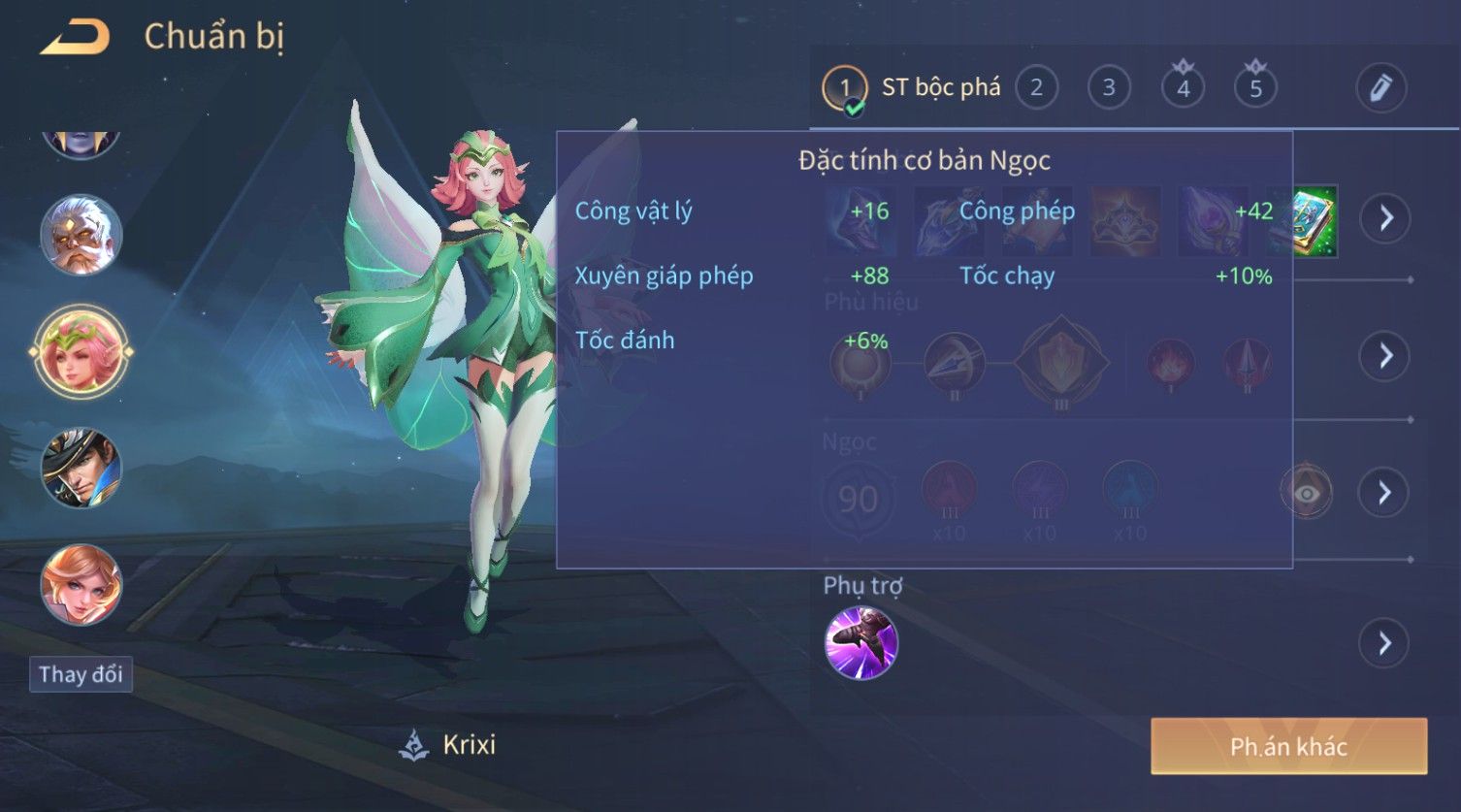Select the Krixi portrait with pink hair
Viewport: 1461px width, 812px height.
81,351
